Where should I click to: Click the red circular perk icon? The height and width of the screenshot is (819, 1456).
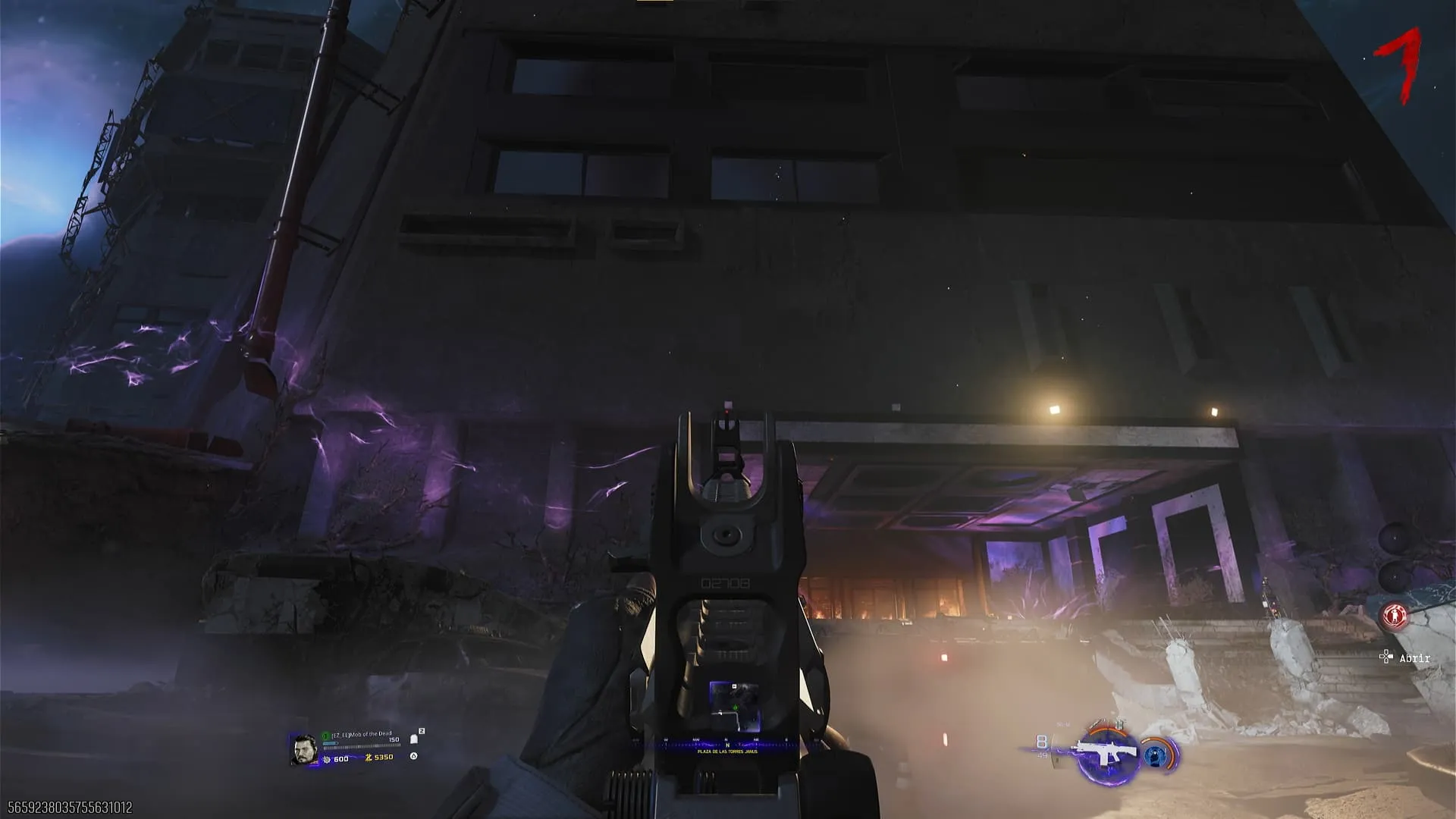tap(1394, 616)
